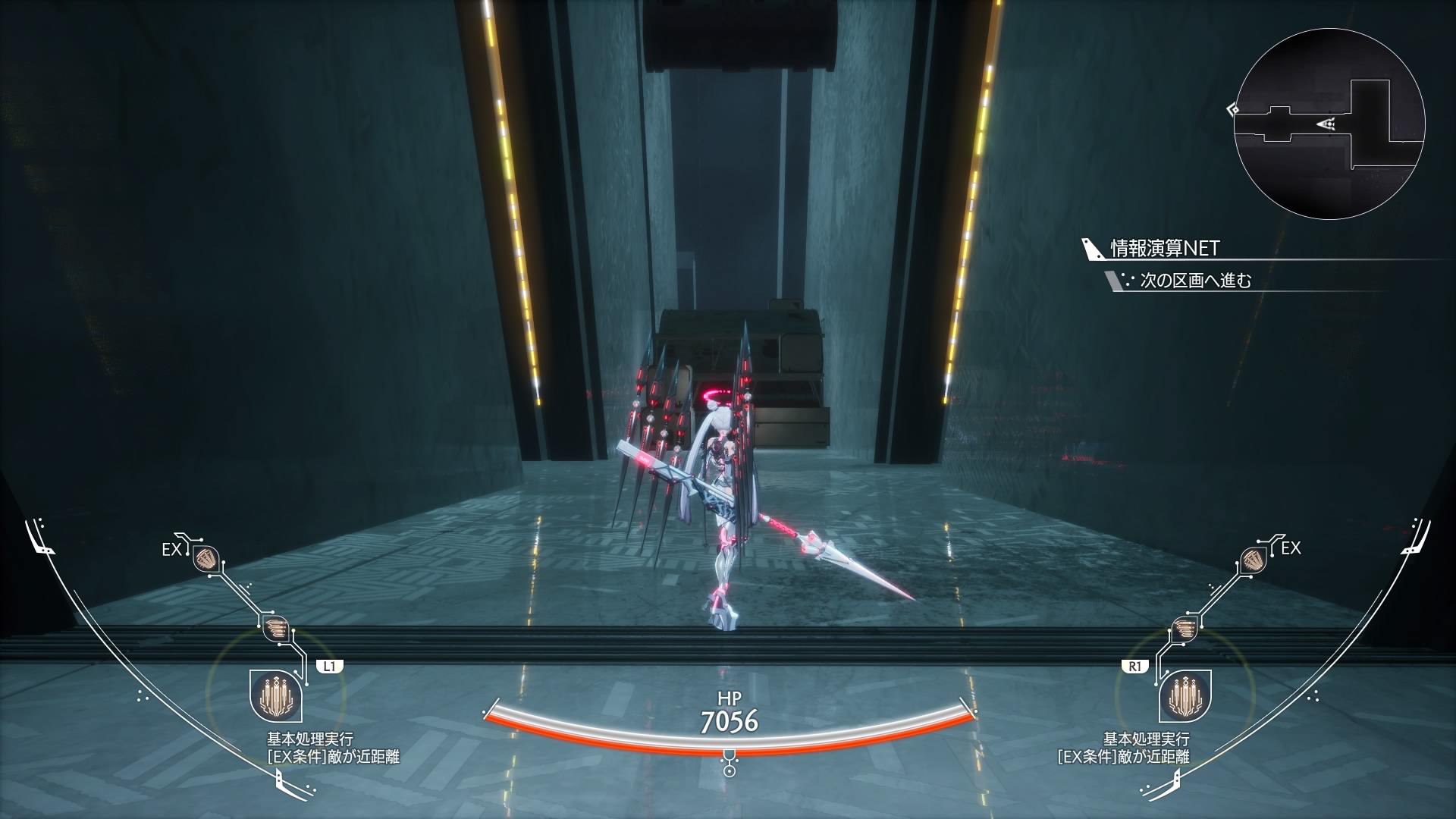Image resolution: width=1456 pixels, height=819 pixels.
Task: Select the left-side EX skill icon
Action: [206, 560]
